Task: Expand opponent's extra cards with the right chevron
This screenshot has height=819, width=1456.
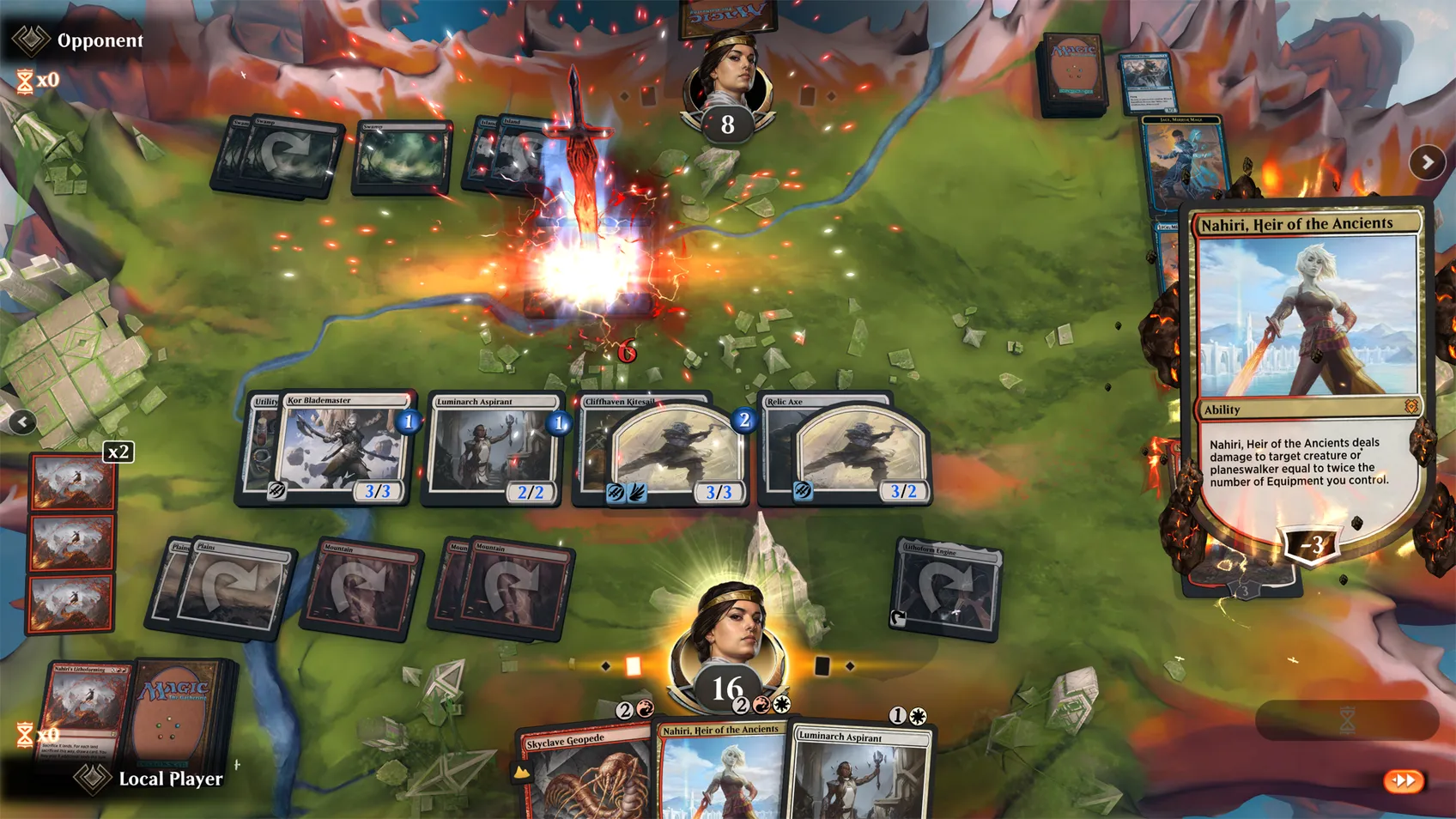Action: [1427, 161]
